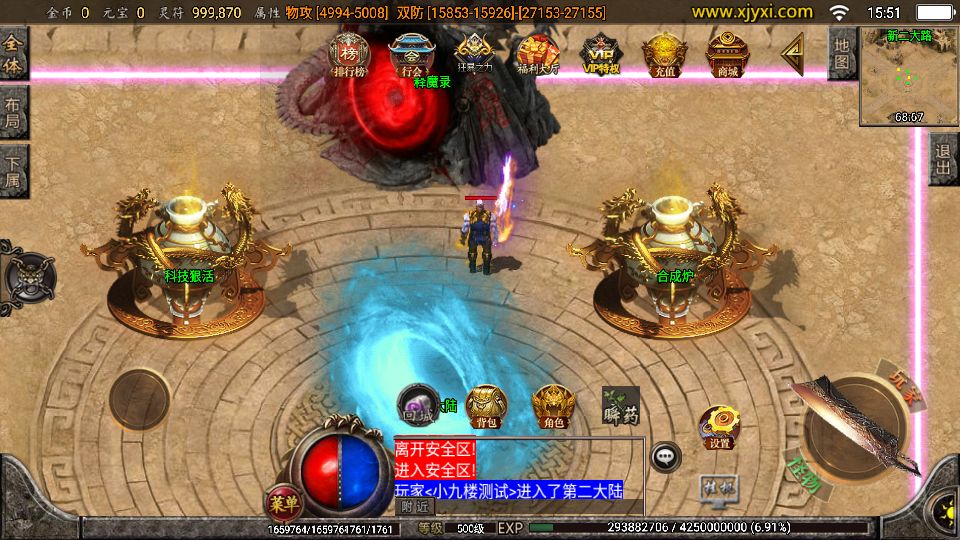Select the 下属 subordinates tab
The height and width of the screenshot is (540, 960).
14,170
